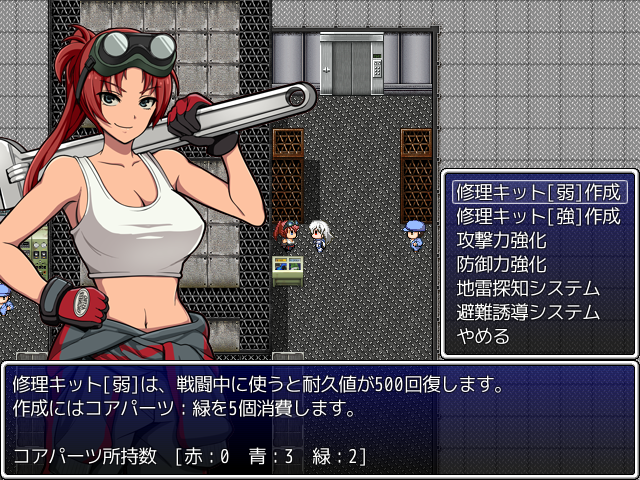The height and width of the screenshot is (480, 640).
Task: Select 避難誘導システム menu entry
Action: pyautogui.click(x=527, y=312)
